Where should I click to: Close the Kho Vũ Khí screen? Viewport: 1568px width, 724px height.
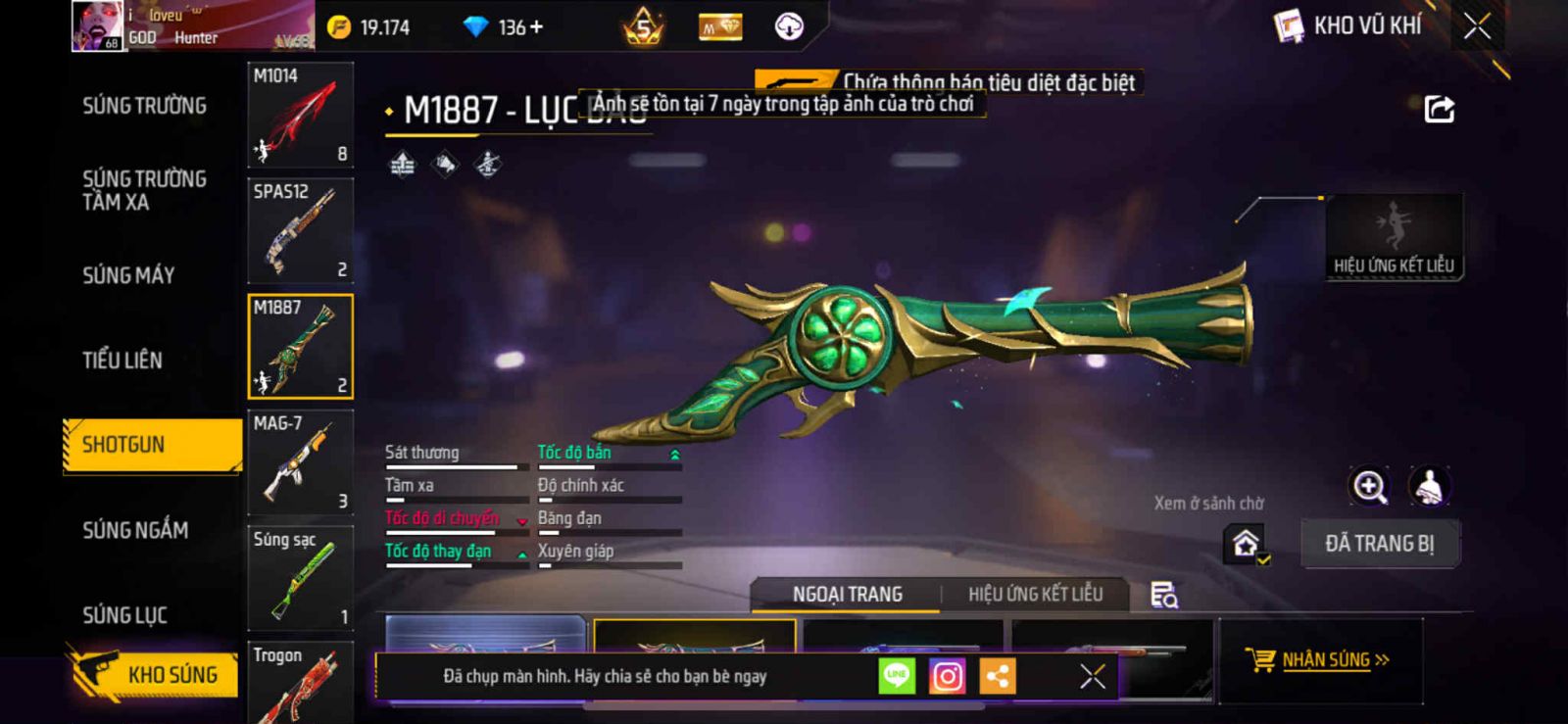tap(1477, 26)
